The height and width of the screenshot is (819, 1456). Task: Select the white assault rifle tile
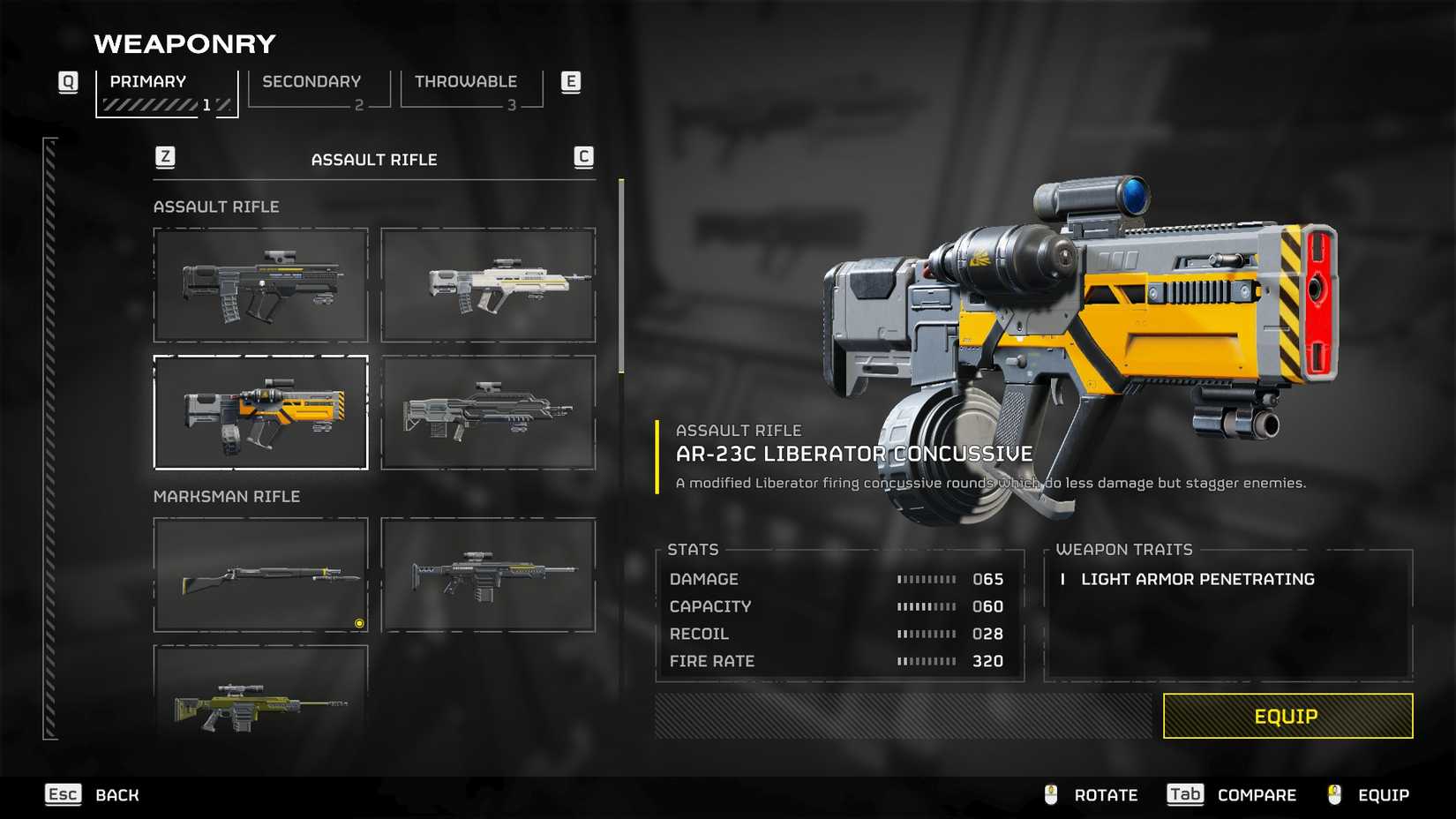[488, 285]
